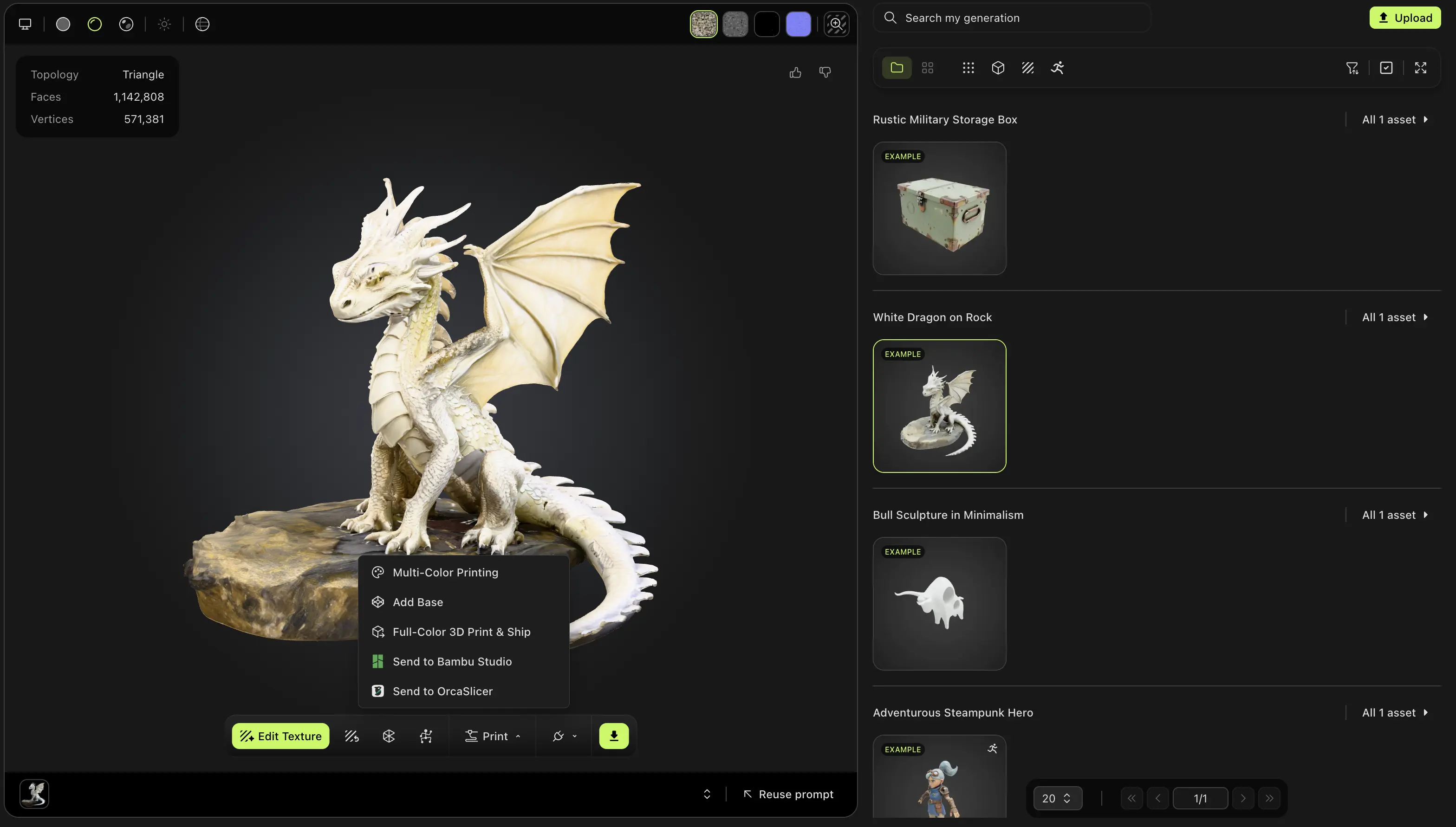Select the White Dragon on Rock thumbnail
Viewport: 1456px width, 827px height.
(x=939, y=406)
